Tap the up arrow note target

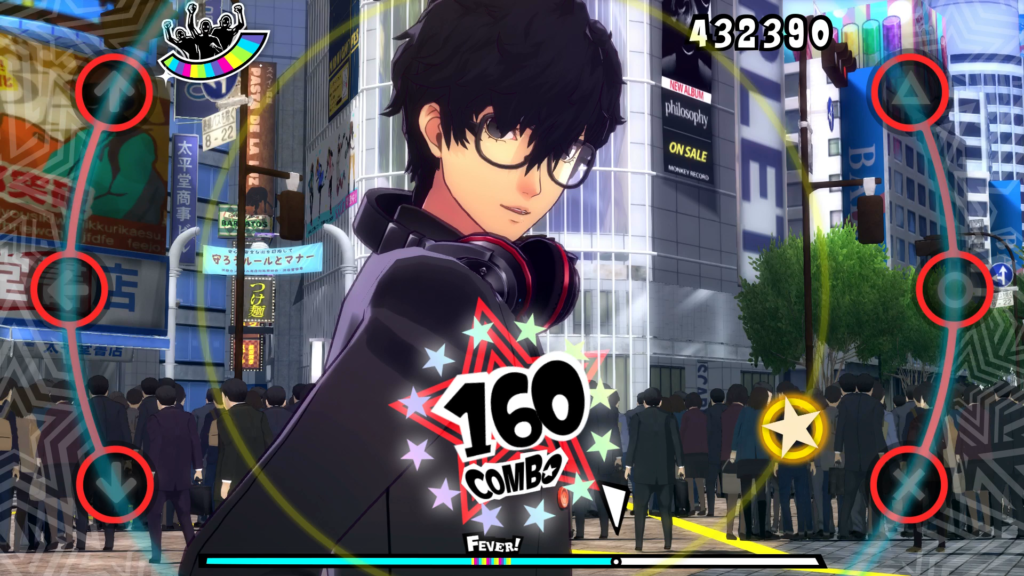click(114, 91)
